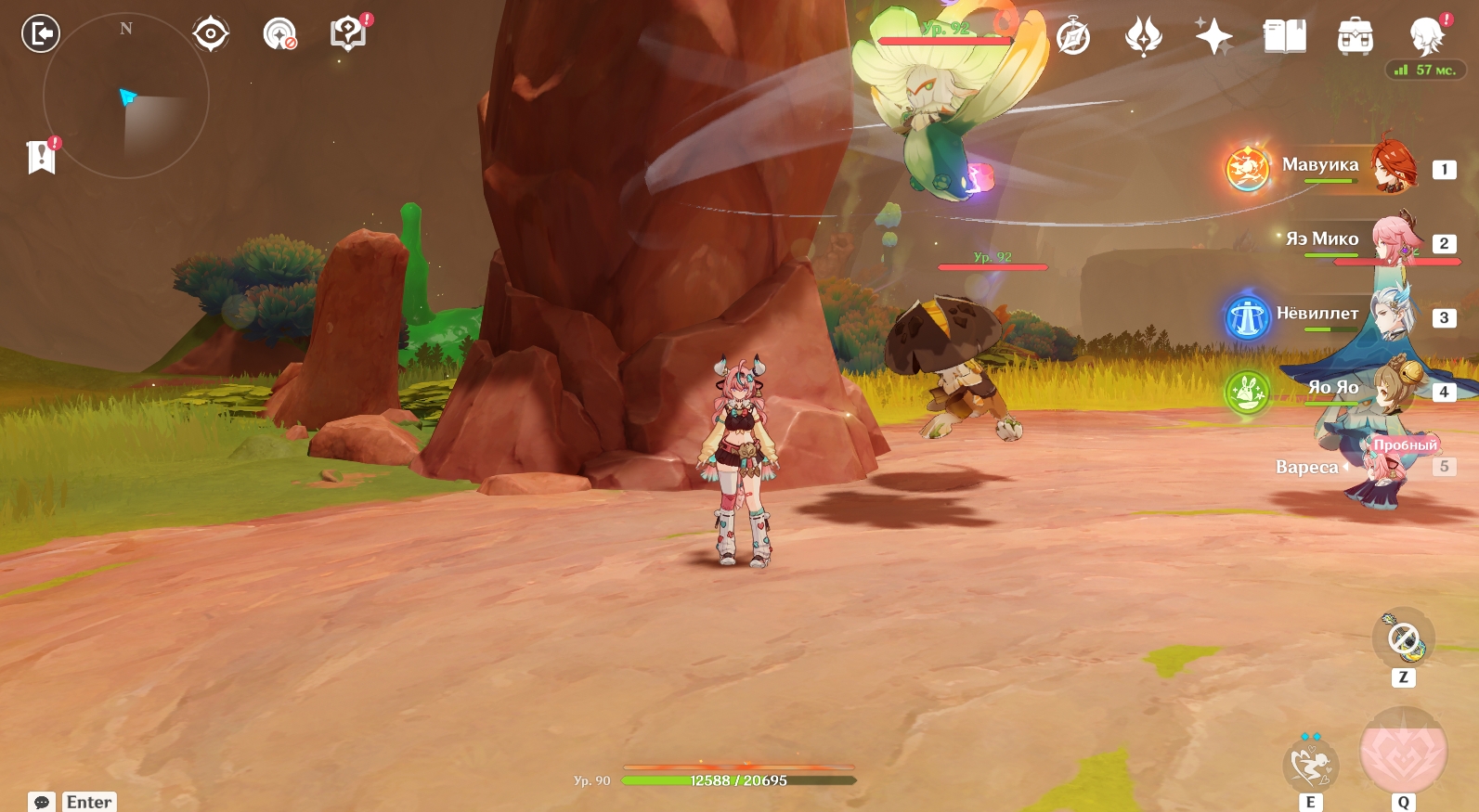Click the tutorial question mark icon
The image size is (1479, 812).
[348, 34]
